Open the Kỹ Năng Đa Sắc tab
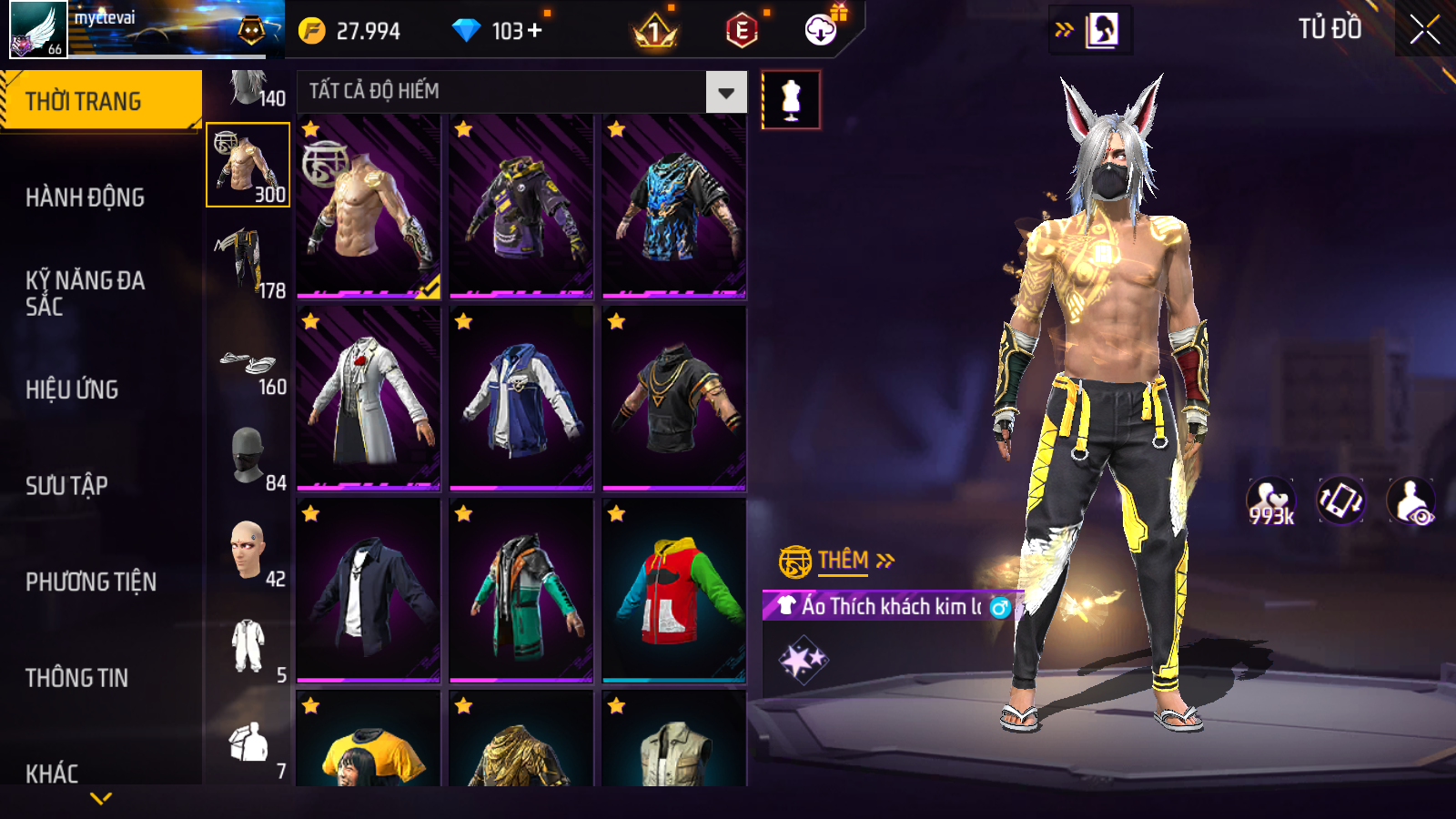This screenshot has height=819, width=1456. pyautogui.click(x=85, y=293)
